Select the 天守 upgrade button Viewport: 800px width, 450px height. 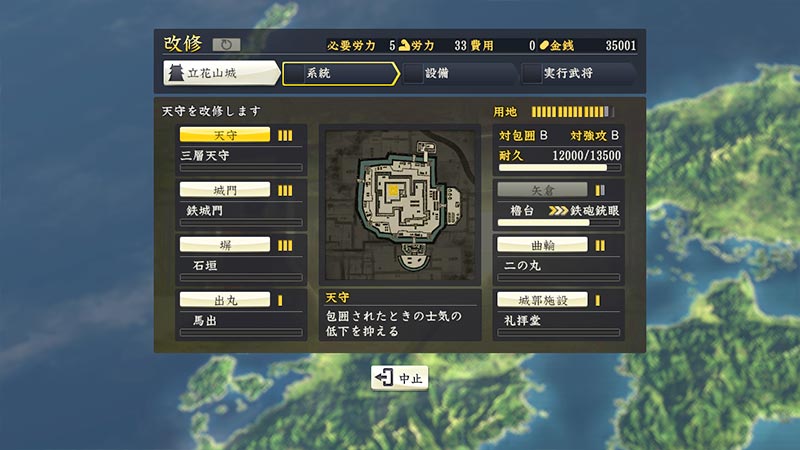pyautogui.click(x=224, y=135)
